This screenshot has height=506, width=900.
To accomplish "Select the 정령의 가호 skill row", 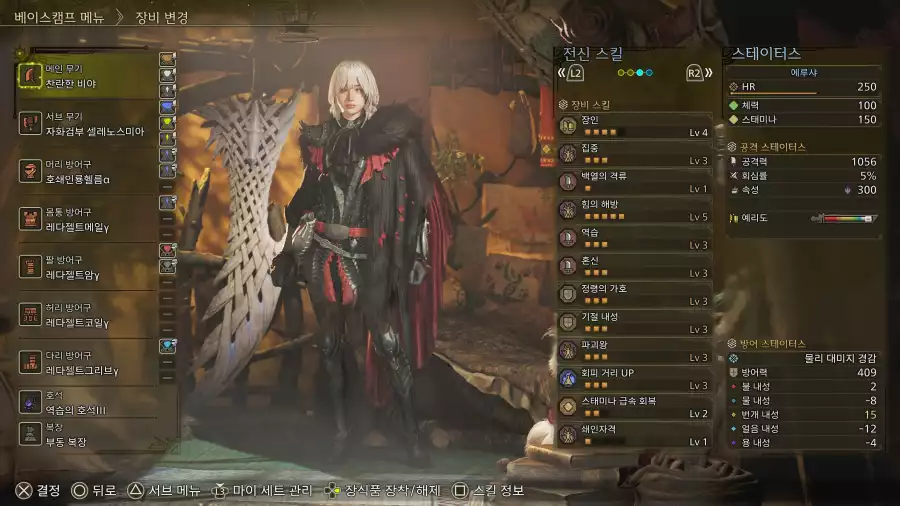I will click(635, 294).
